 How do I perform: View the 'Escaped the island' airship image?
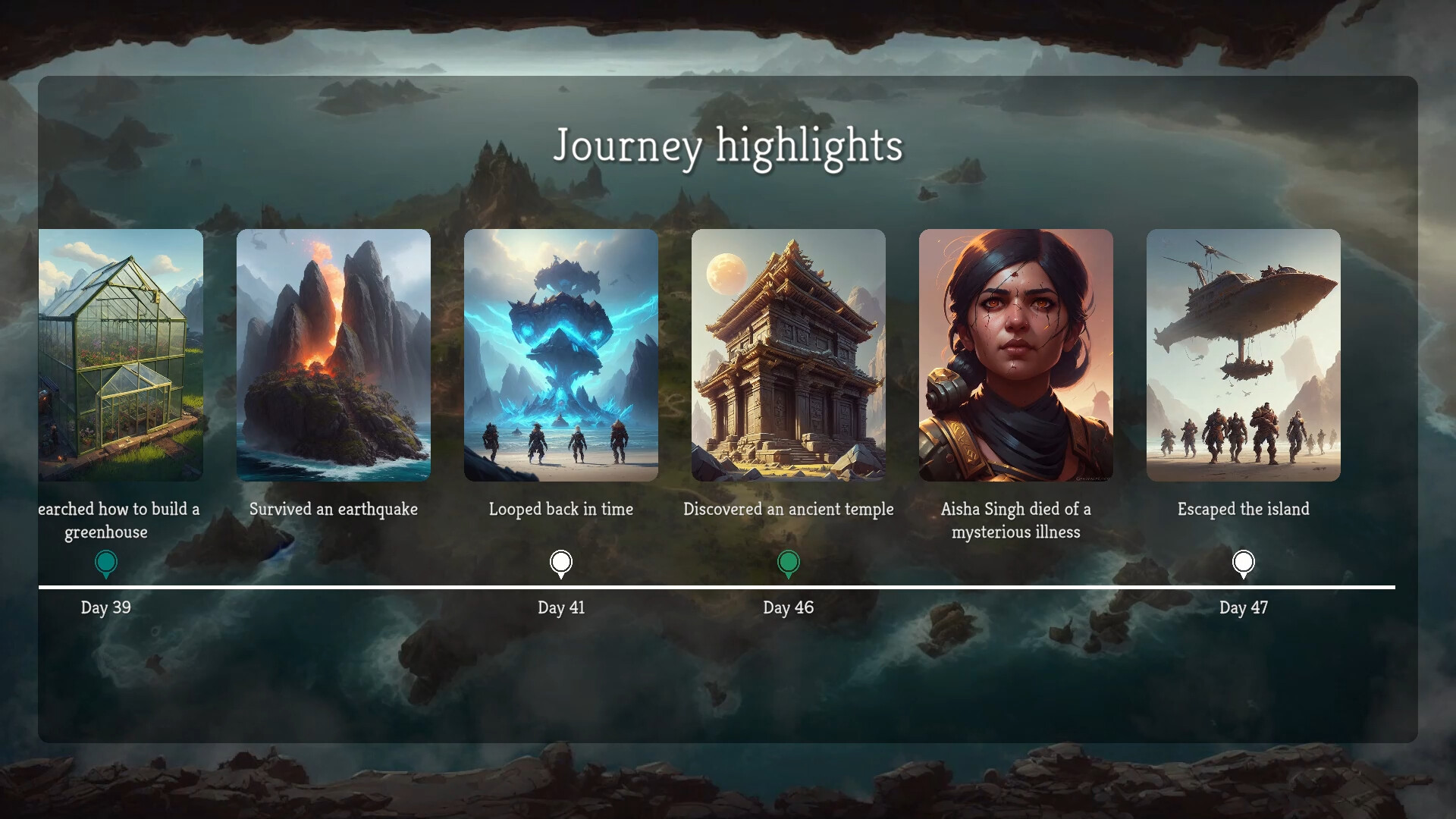(1244, 356)
